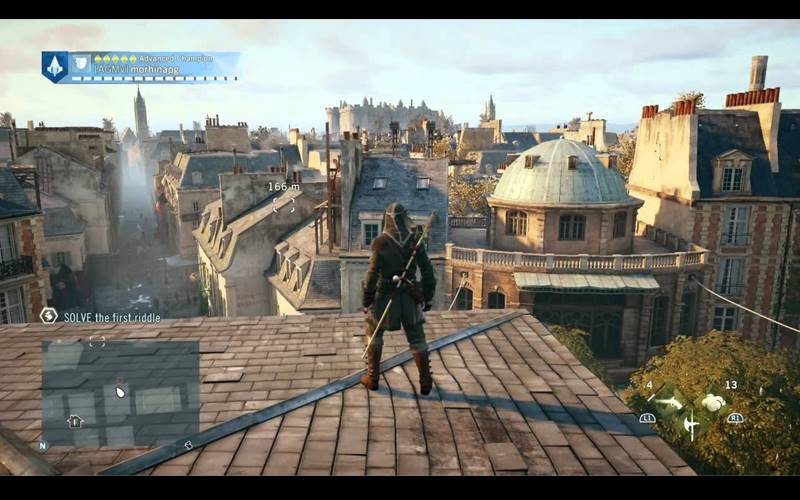This screenshot has height=500, width=800.
Task: Click the player profile avatar
Action: click(81, 63)
